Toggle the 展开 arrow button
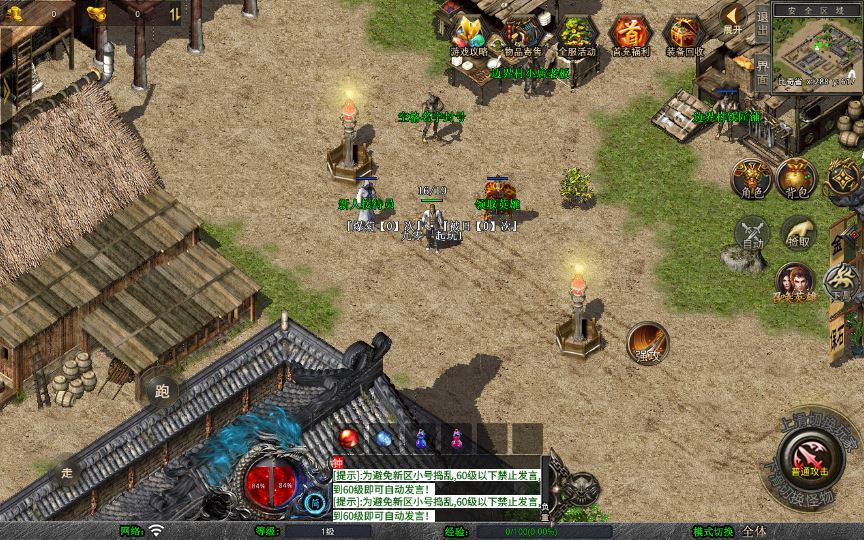 coord(734,17)
